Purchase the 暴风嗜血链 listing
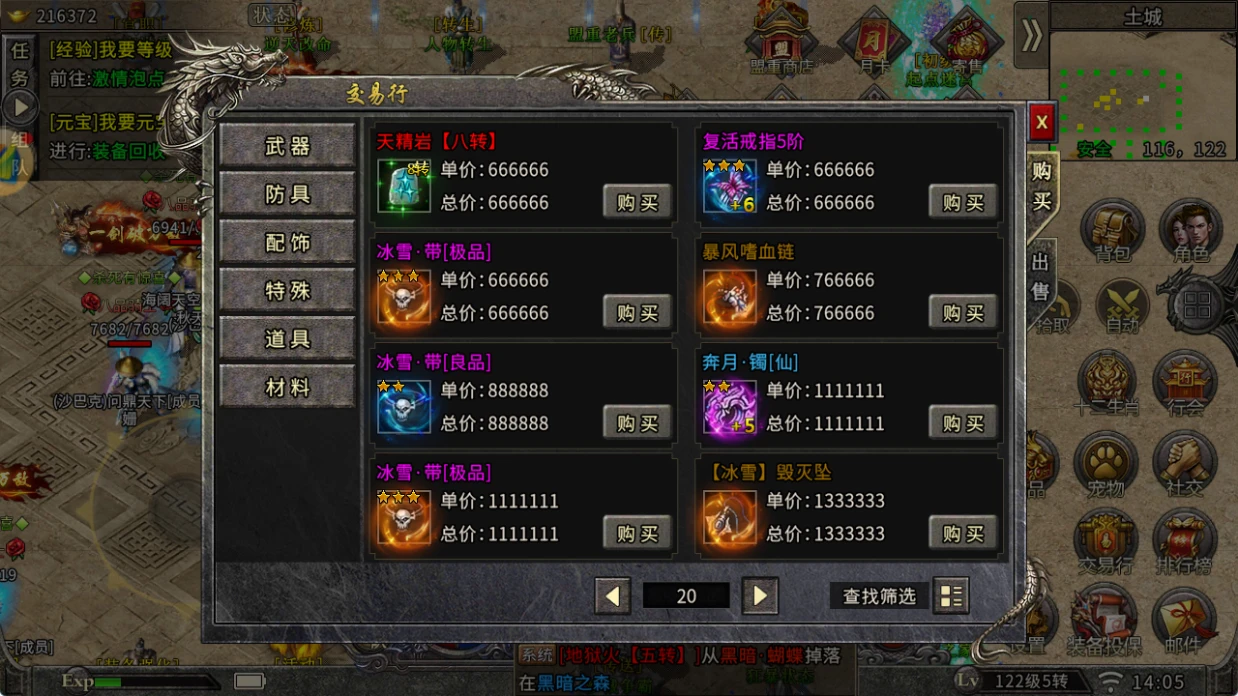The image size is (1238, 696). click(x=962, y=312)
